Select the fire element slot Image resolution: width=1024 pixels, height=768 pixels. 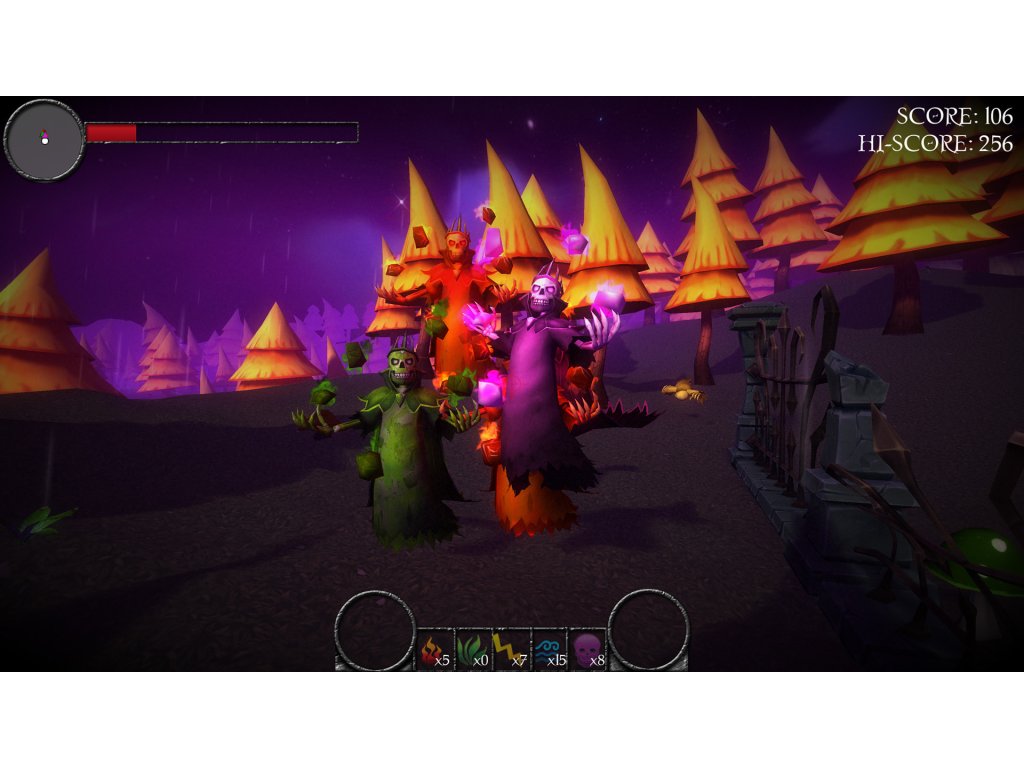[x=435, y=650]
